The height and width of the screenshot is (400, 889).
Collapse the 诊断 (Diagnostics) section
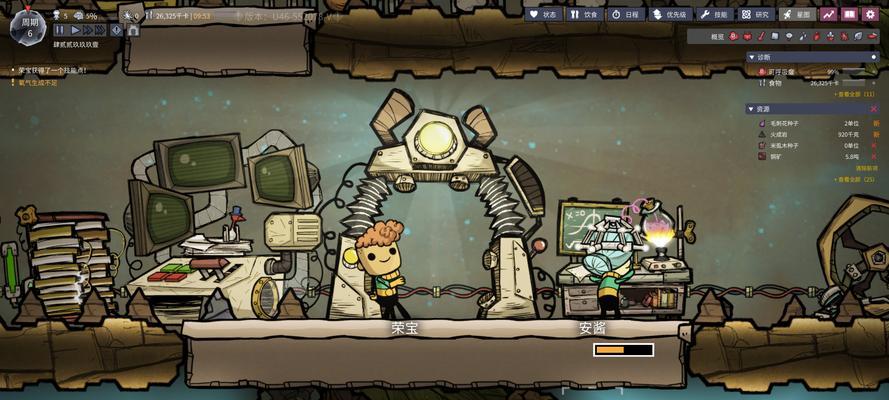coord(751,57)
